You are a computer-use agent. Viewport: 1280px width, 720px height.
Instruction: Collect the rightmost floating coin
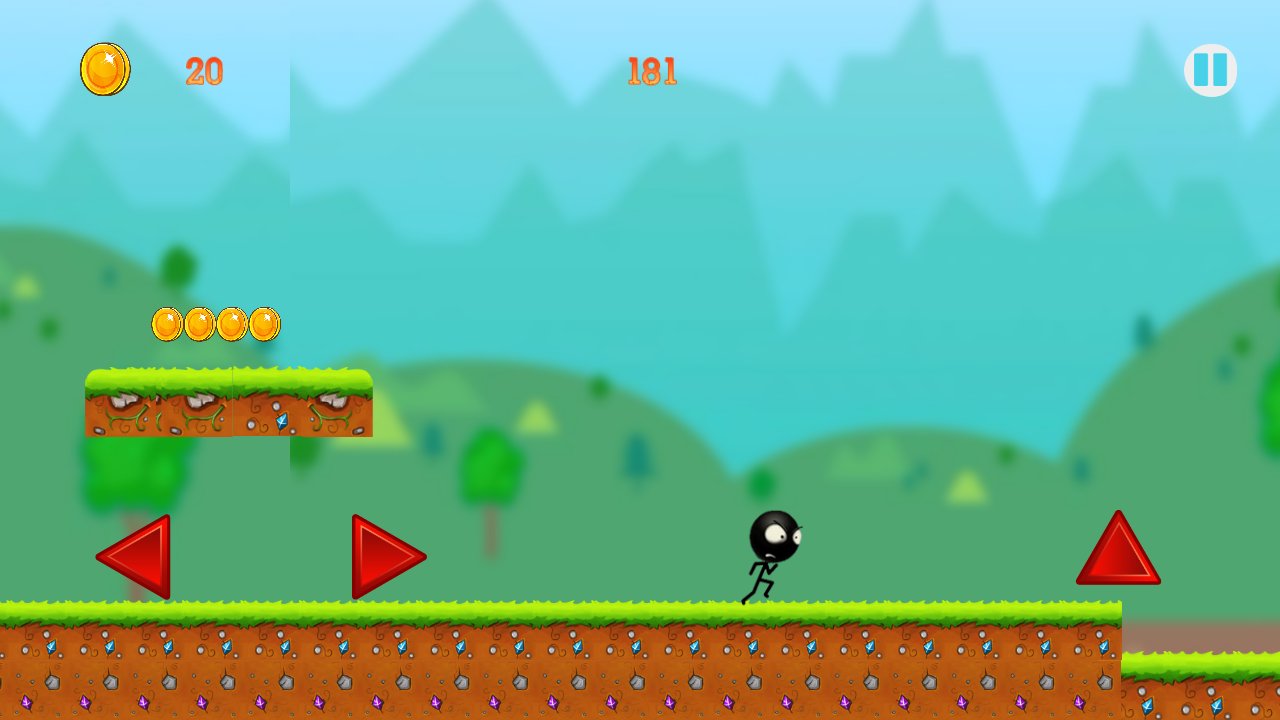click(x=263, y=323)
